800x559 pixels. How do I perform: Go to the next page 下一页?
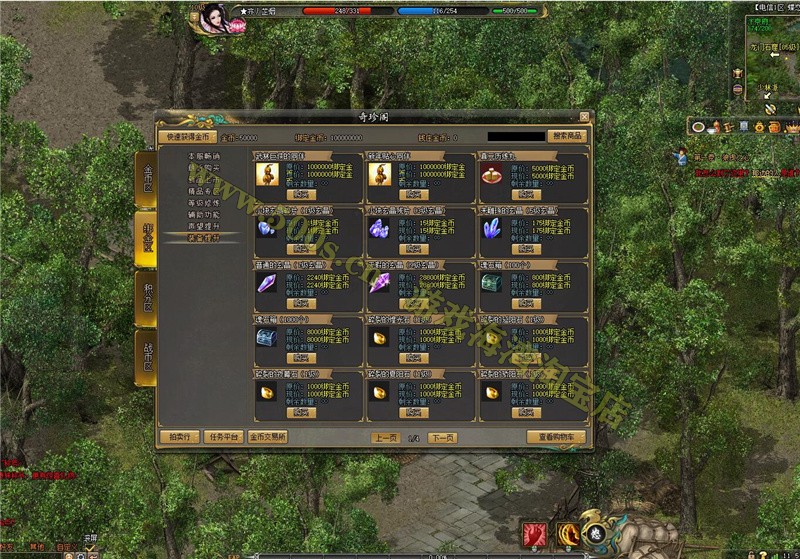pyautogui.click(x=443, y=437)
